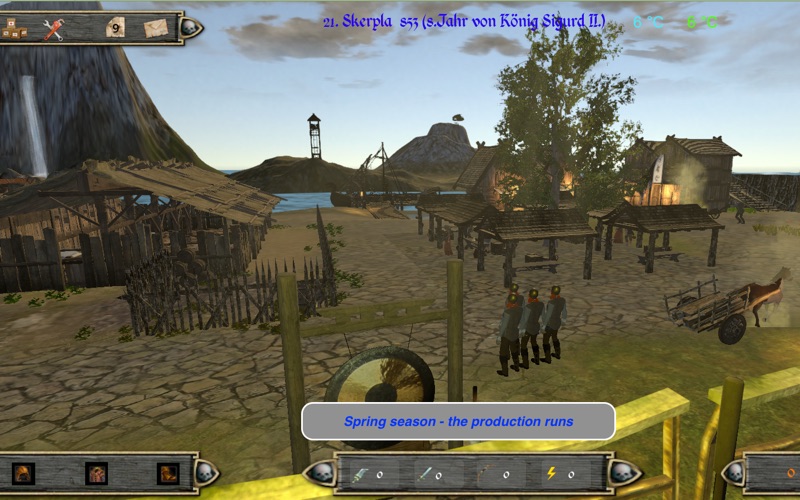This screenshot has height=500, width=800.
Task: Click the parchment note showing number 9
Action: pos(116,29)
